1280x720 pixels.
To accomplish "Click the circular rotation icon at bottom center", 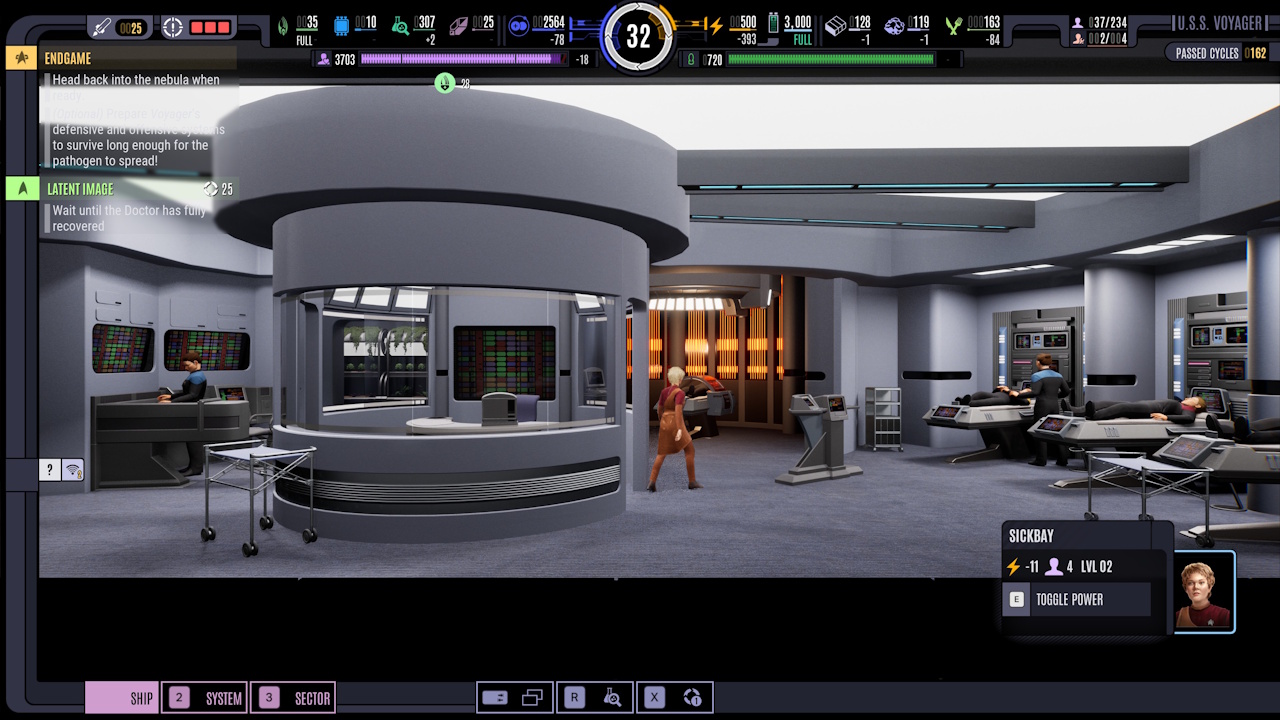I will point(693,698).
